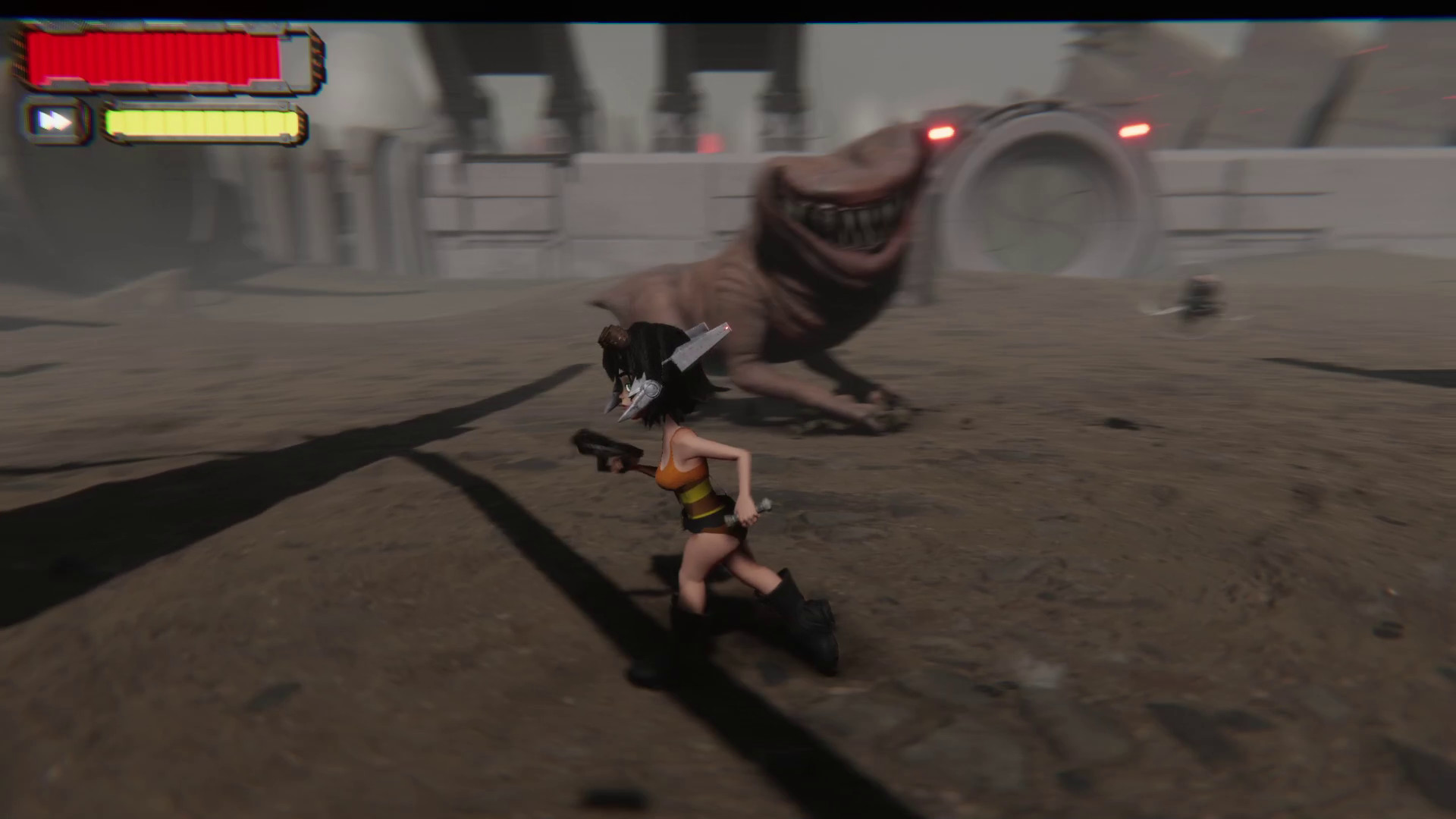Click the sword strapped on character's back
This screenshot has width=1456, height=819.
(698, 349)
